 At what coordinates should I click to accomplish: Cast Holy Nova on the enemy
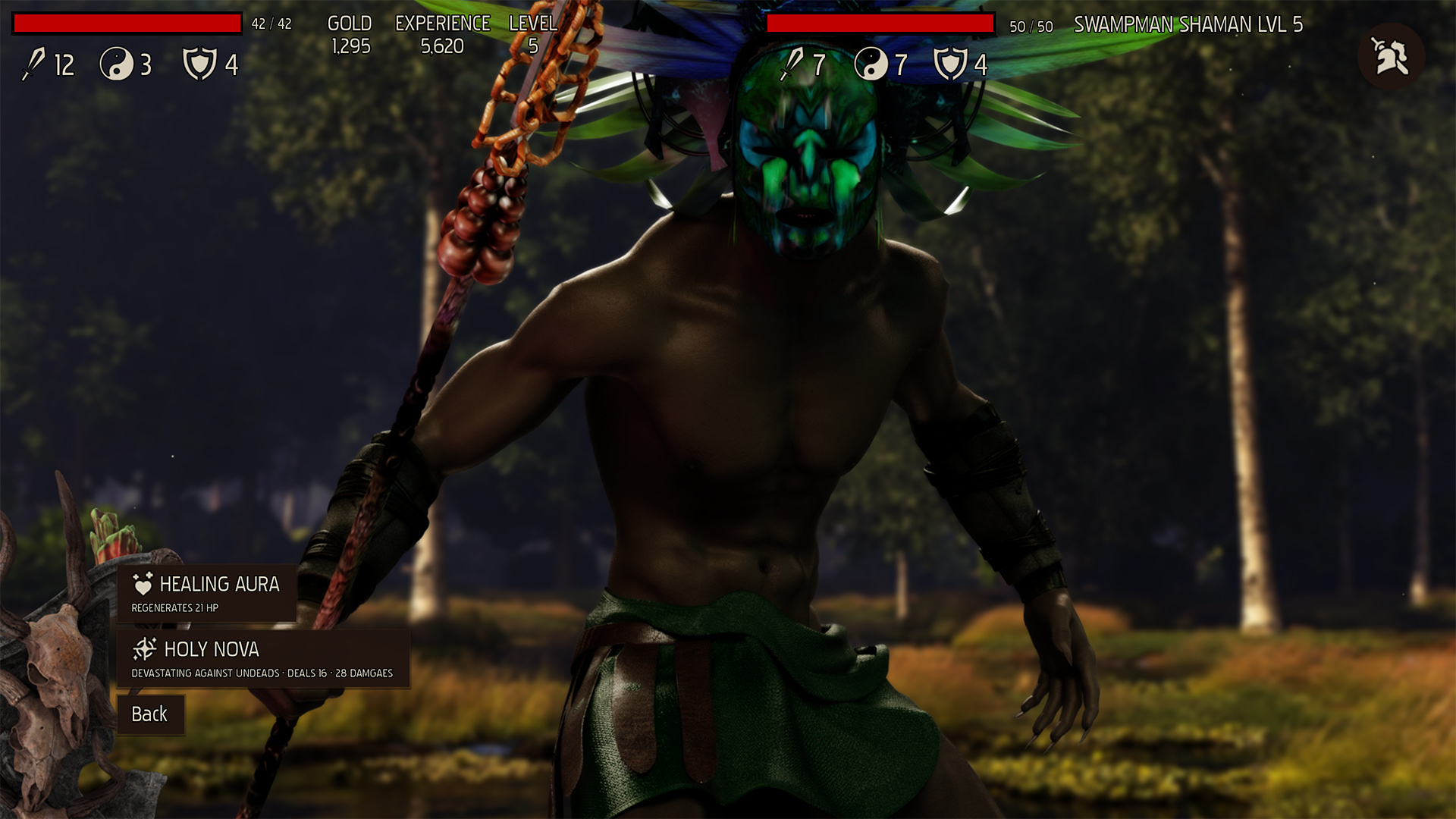tap(262, 658)
